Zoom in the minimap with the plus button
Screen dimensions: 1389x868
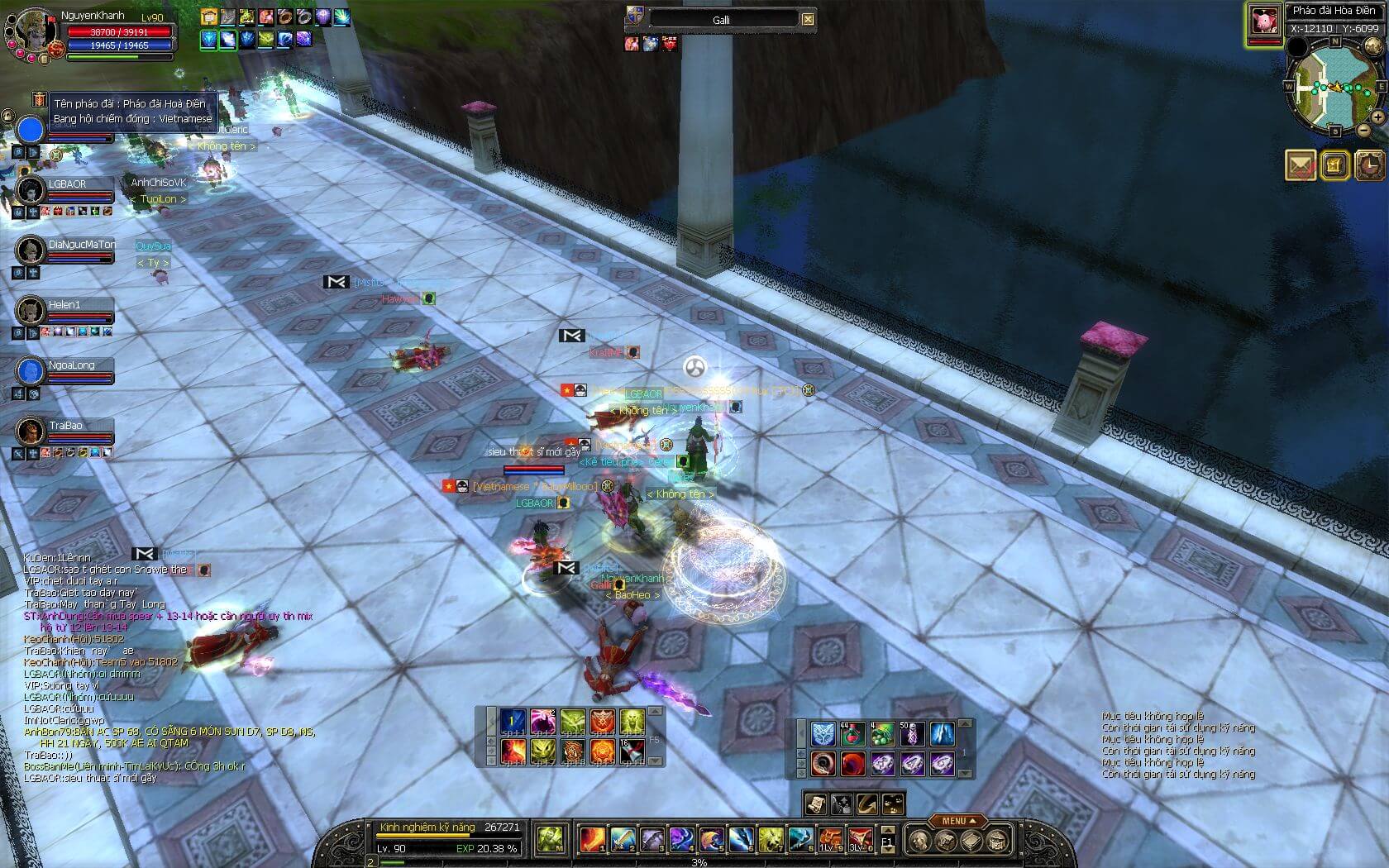[x=1378, y=117]
